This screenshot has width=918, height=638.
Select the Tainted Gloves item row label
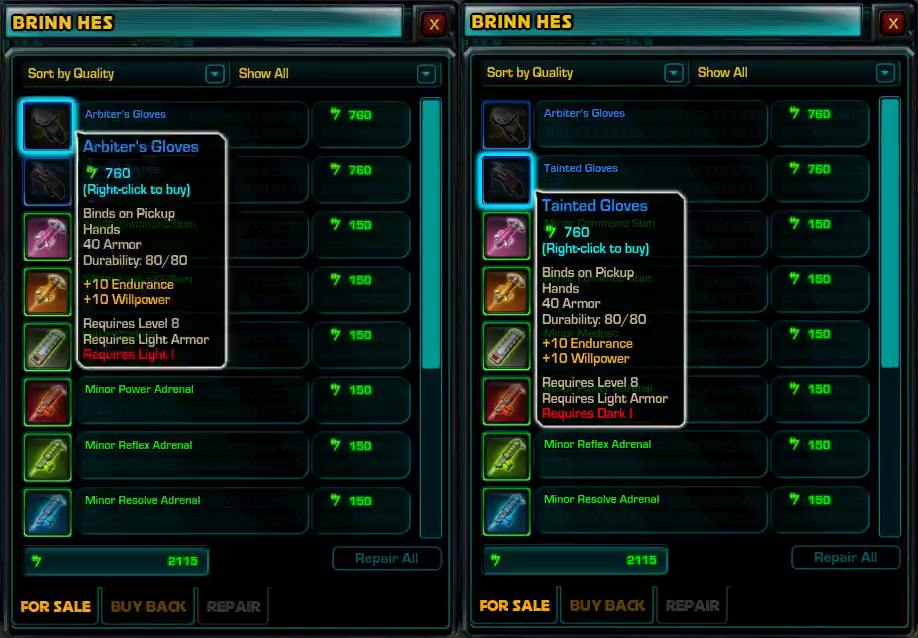pos(581,169)
